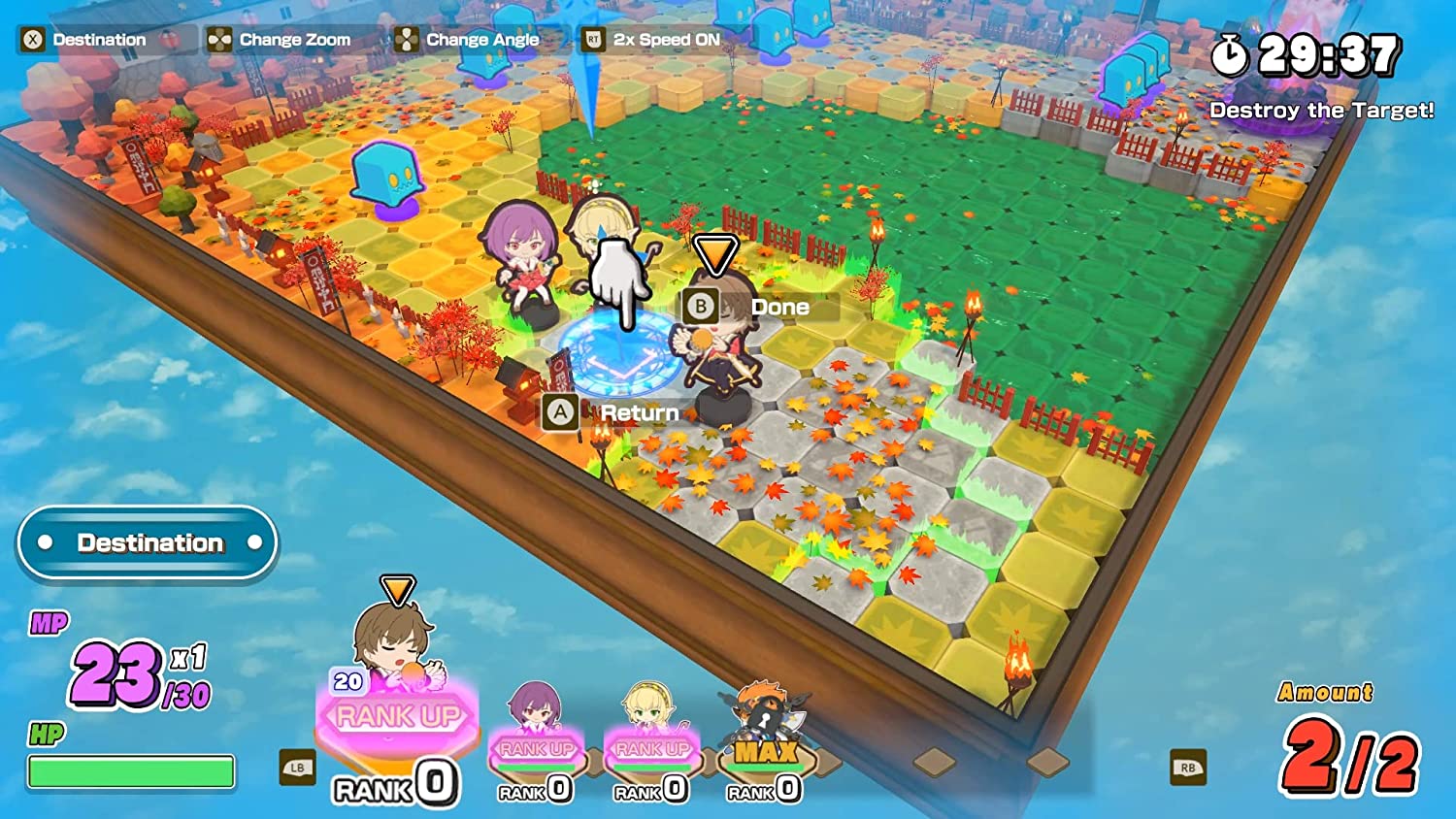Rank up the brown-haired character for 20 MP
This screenshot has height=819, width=1456.
(398, 716)
